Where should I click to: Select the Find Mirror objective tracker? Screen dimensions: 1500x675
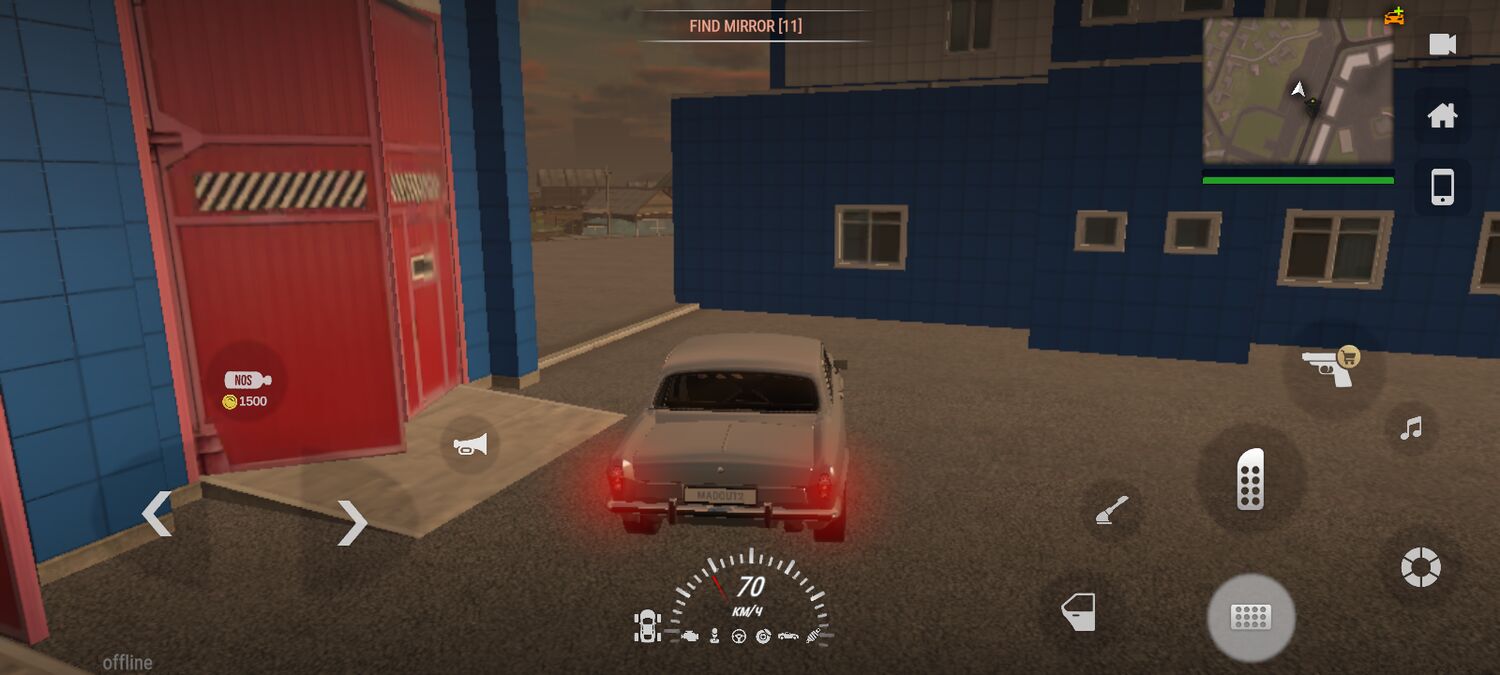click(x=746, y=26)
